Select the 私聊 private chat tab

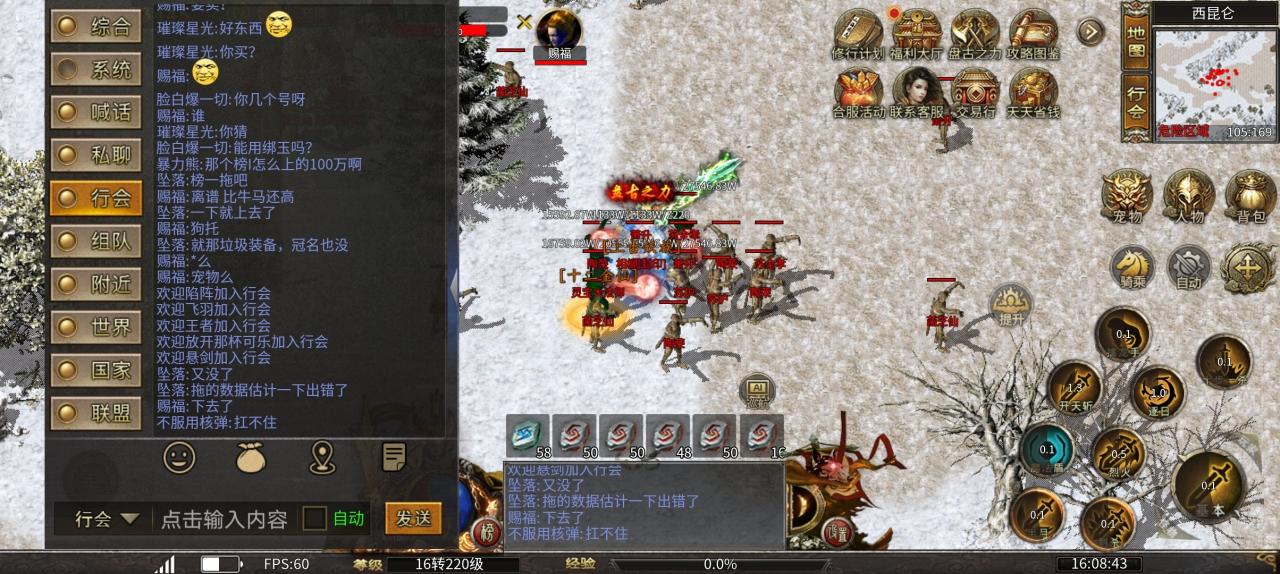tap(96, 155)
